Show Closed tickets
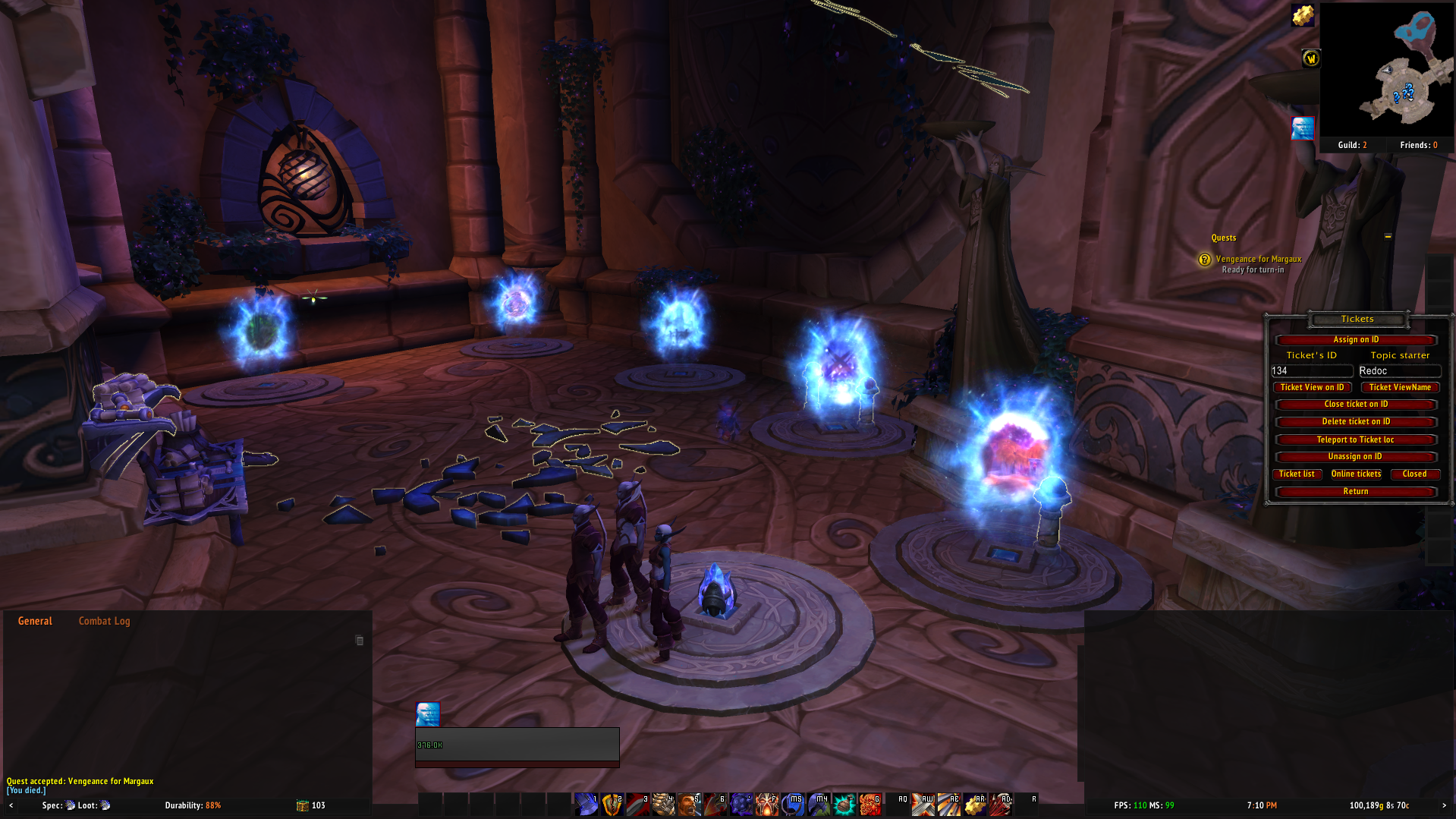 (x=1414, y=474)
